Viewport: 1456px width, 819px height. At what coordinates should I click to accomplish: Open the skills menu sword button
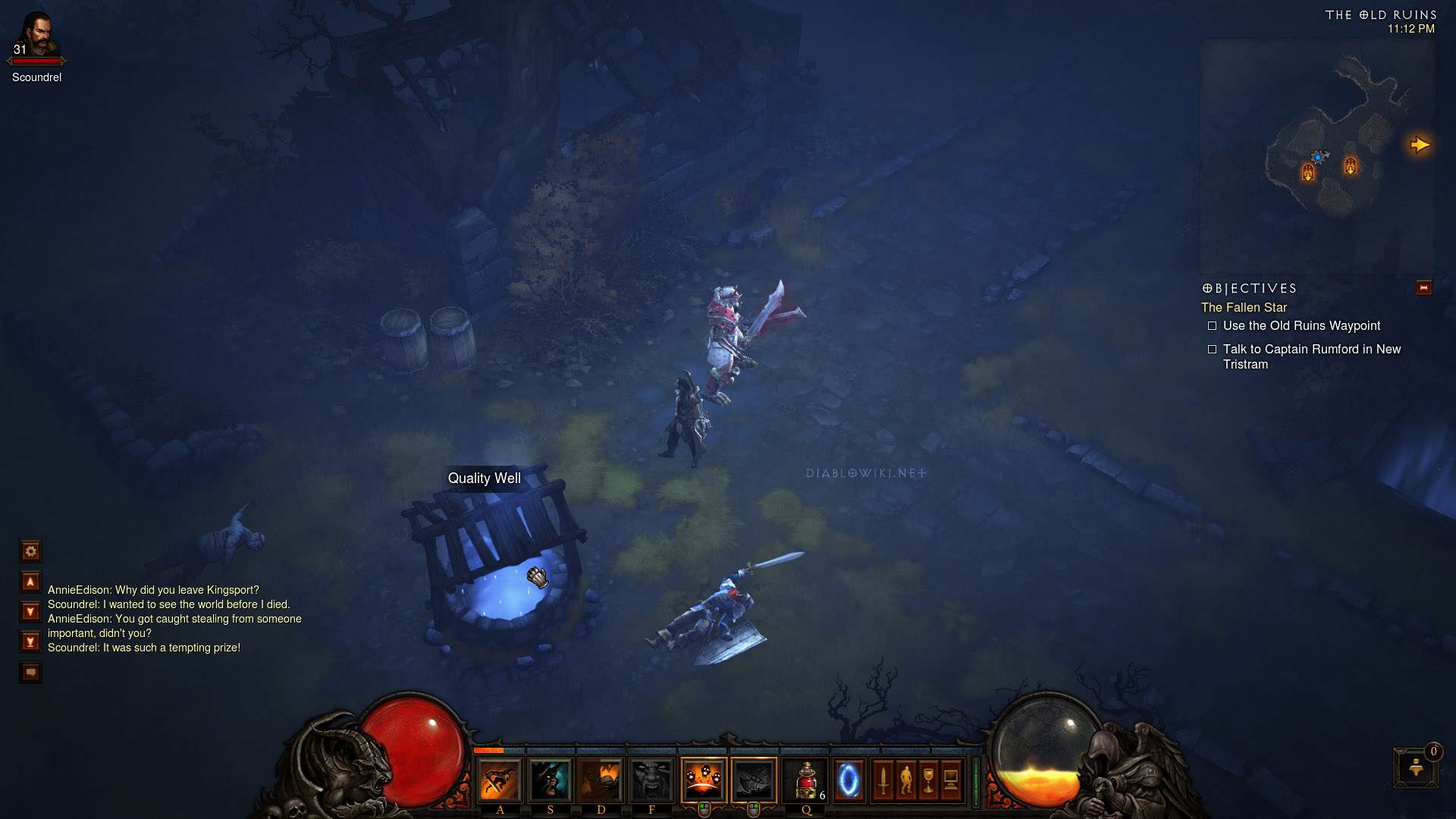883,780
